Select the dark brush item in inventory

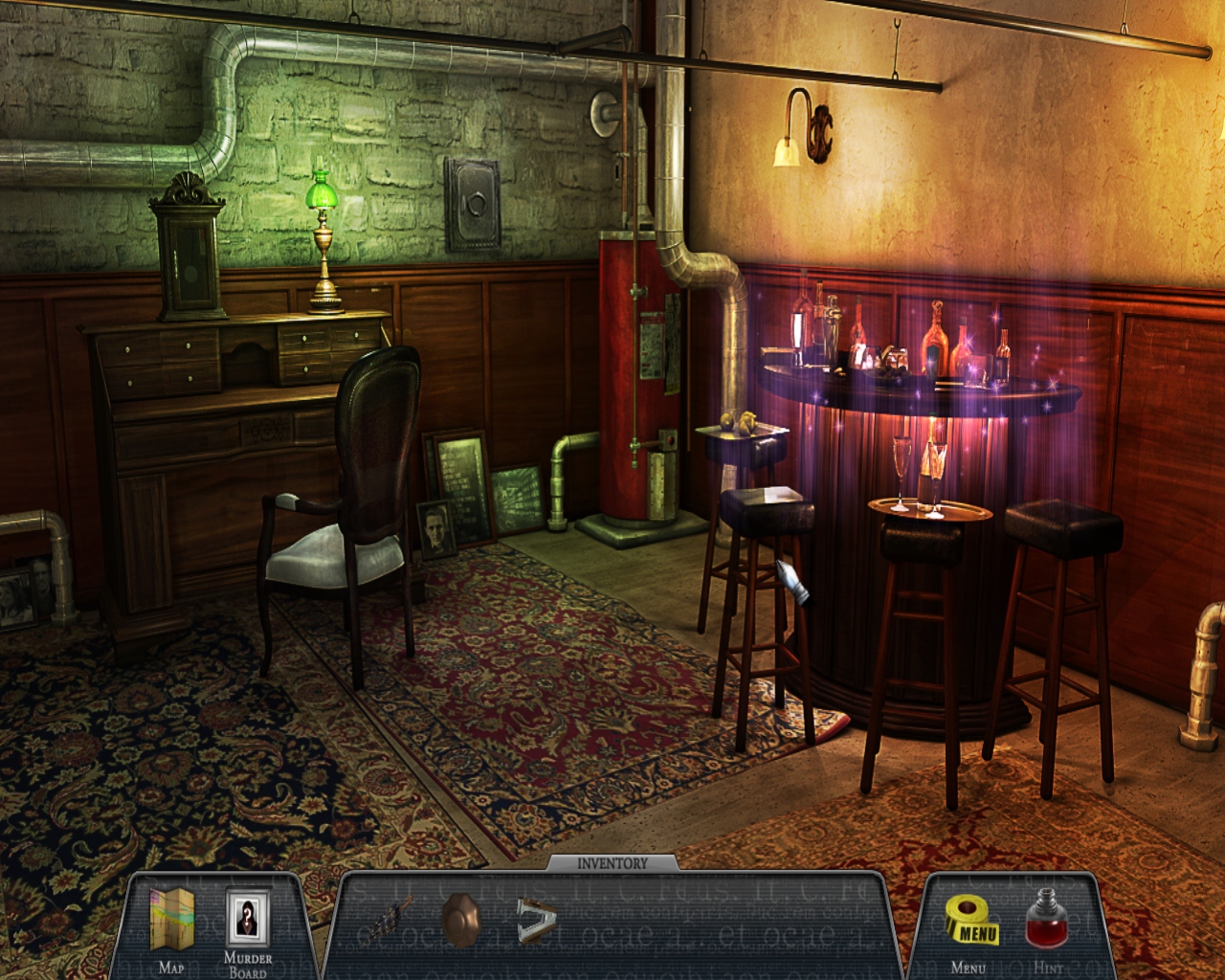(390, 920)
